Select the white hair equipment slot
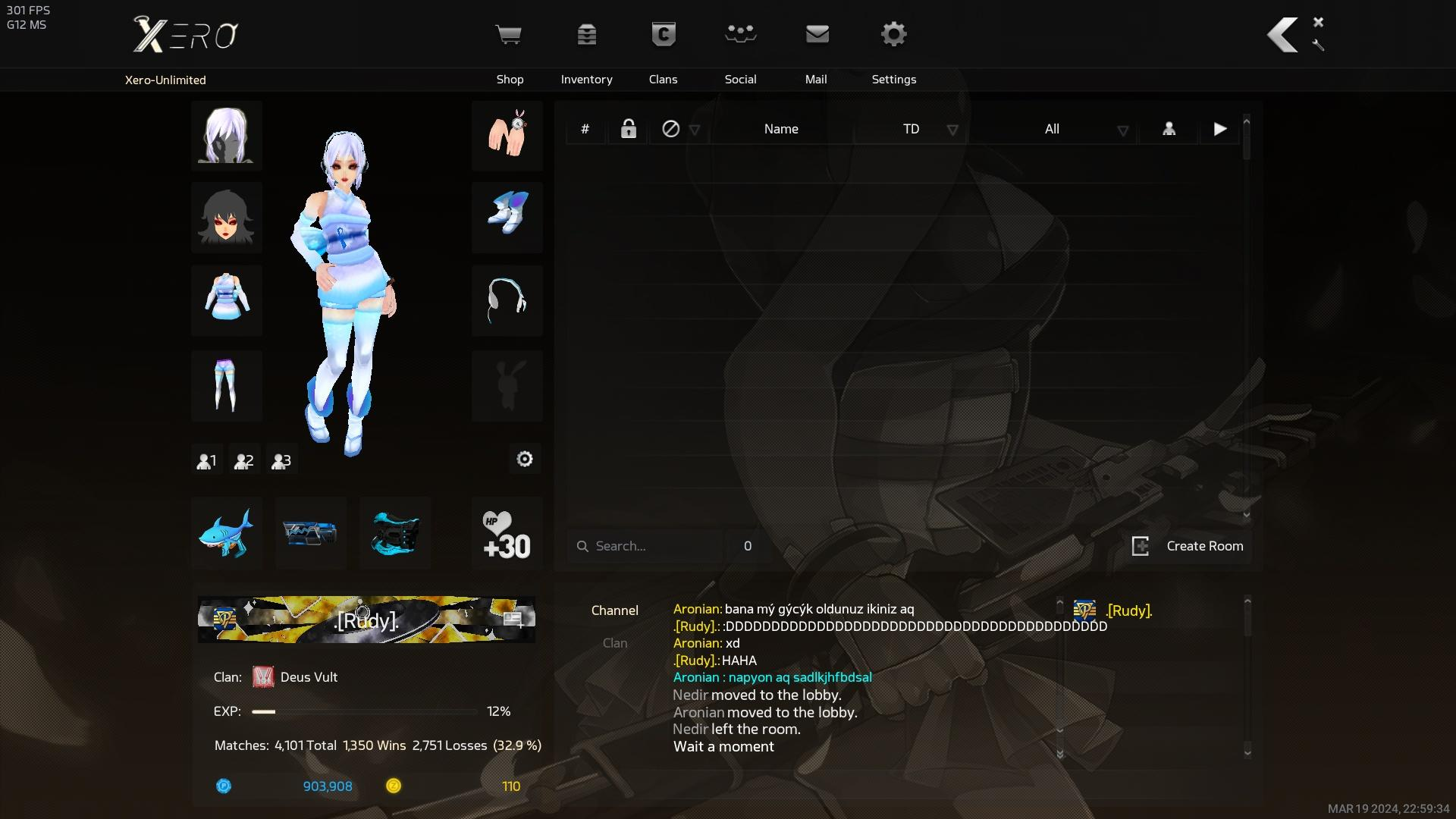Screen dimensions: 1456x819 (x=226, y=136)
